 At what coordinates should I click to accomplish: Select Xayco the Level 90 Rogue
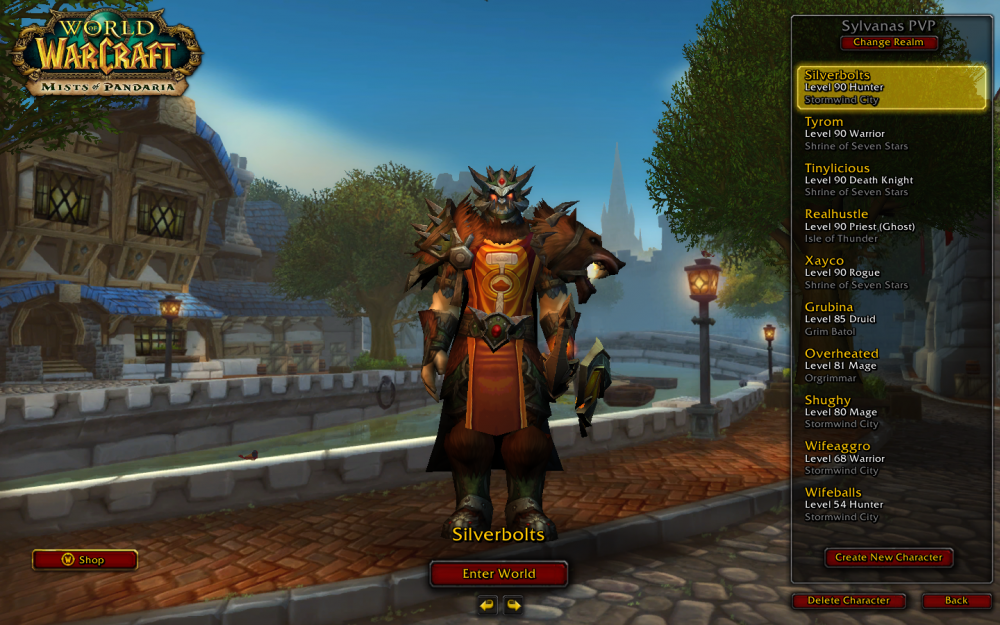click(892, 272)
